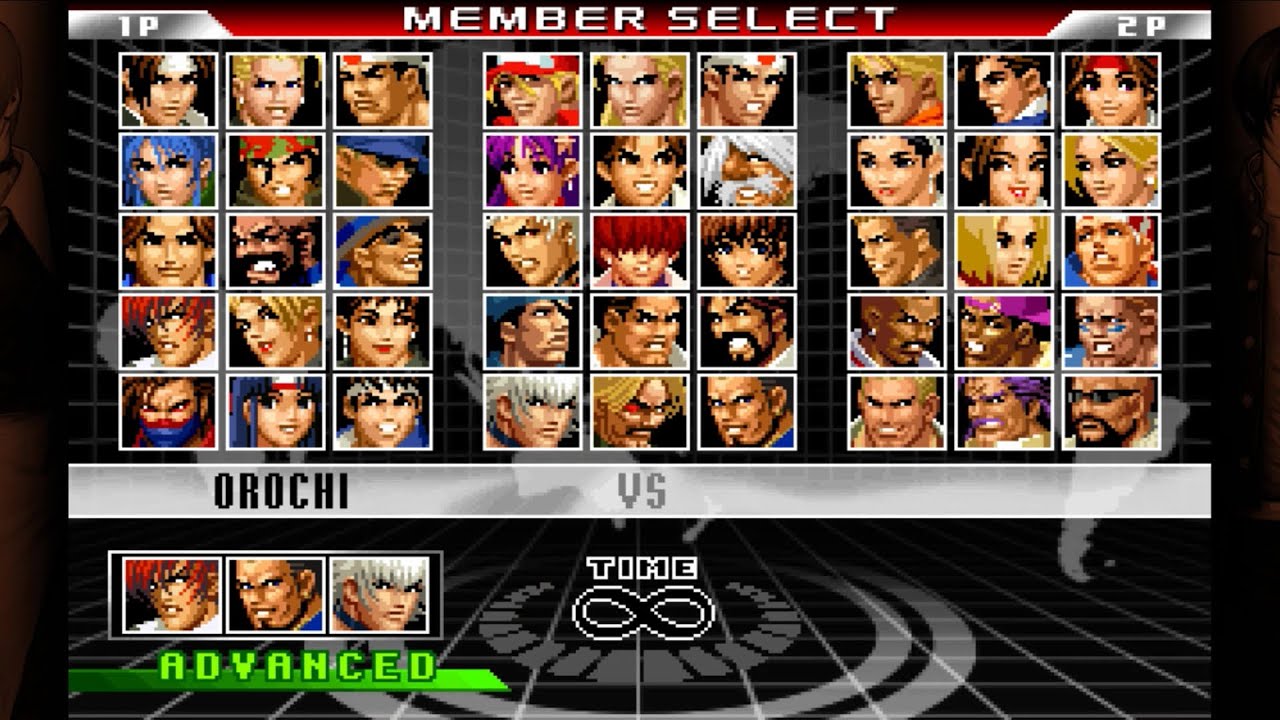Select Kyo Kusanagi's portrait
Image resolution: width=1280 pixels, height=720 pixels.
point(168,90)
